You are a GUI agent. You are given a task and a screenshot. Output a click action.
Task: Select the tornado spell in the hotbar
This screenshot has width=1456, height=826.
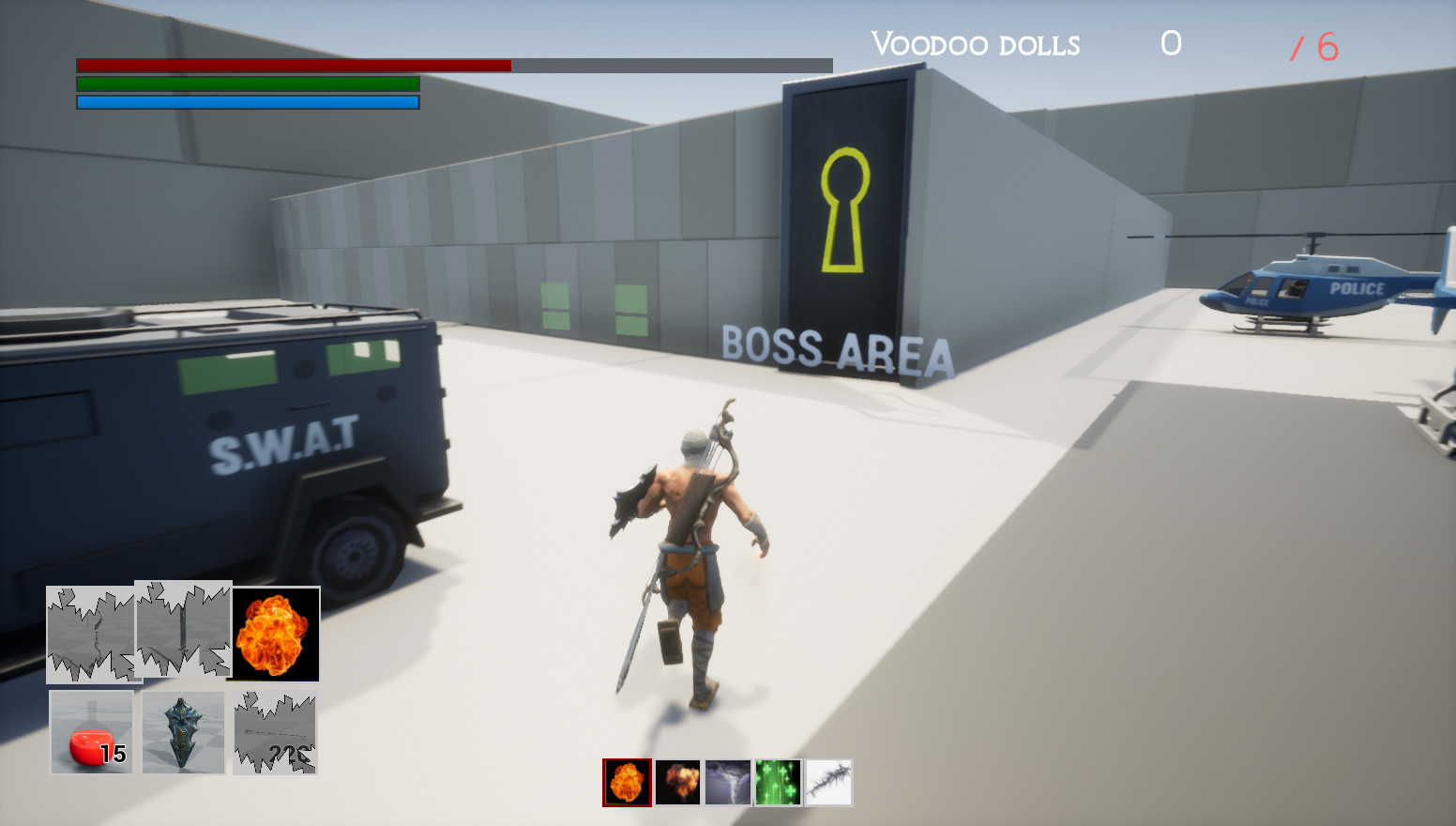(x=728, y=780)
